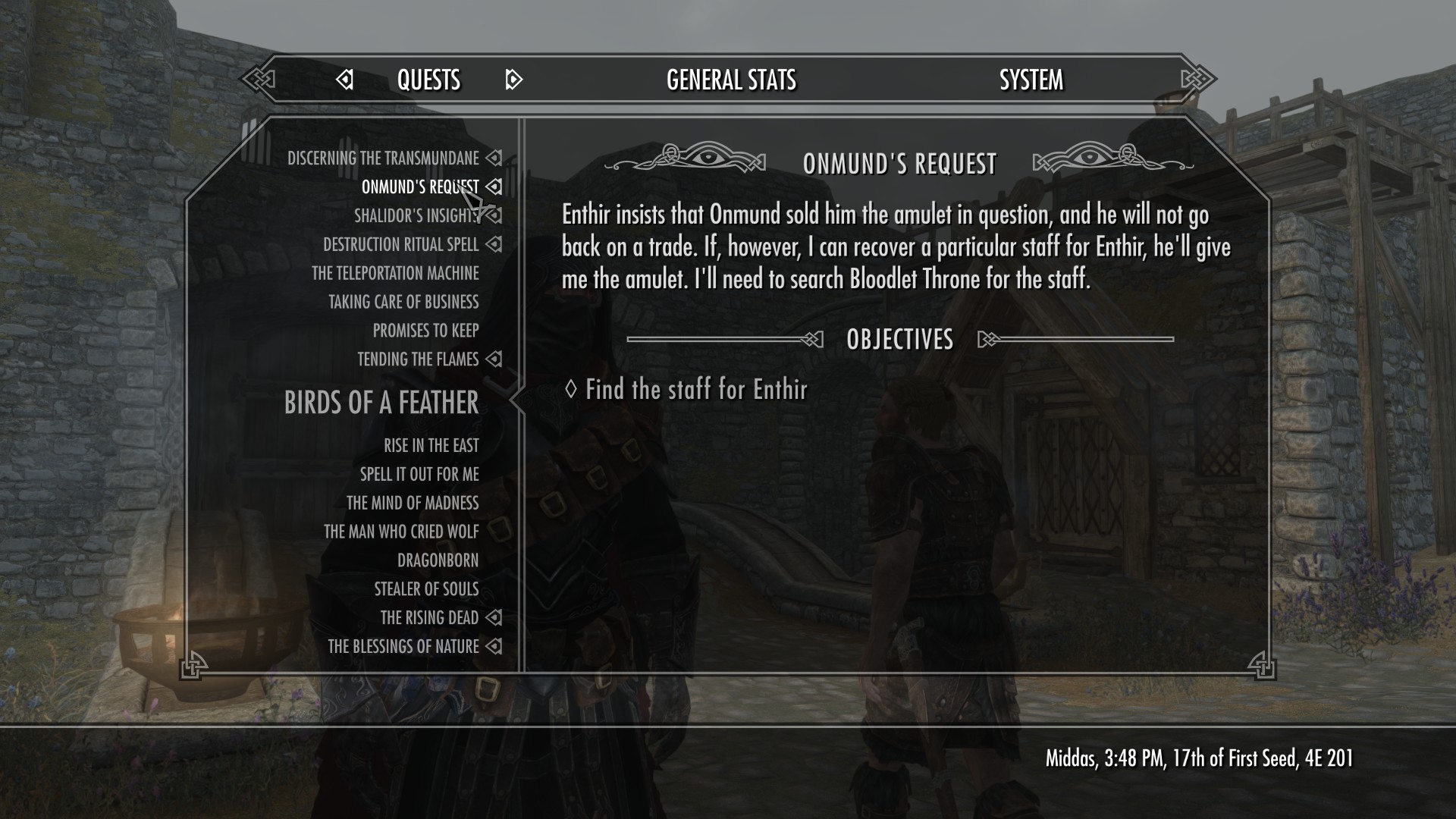This screenshot has width=1456, height=819.
Task: Show Rise in the East quest
Action: (x=431, y=446)
